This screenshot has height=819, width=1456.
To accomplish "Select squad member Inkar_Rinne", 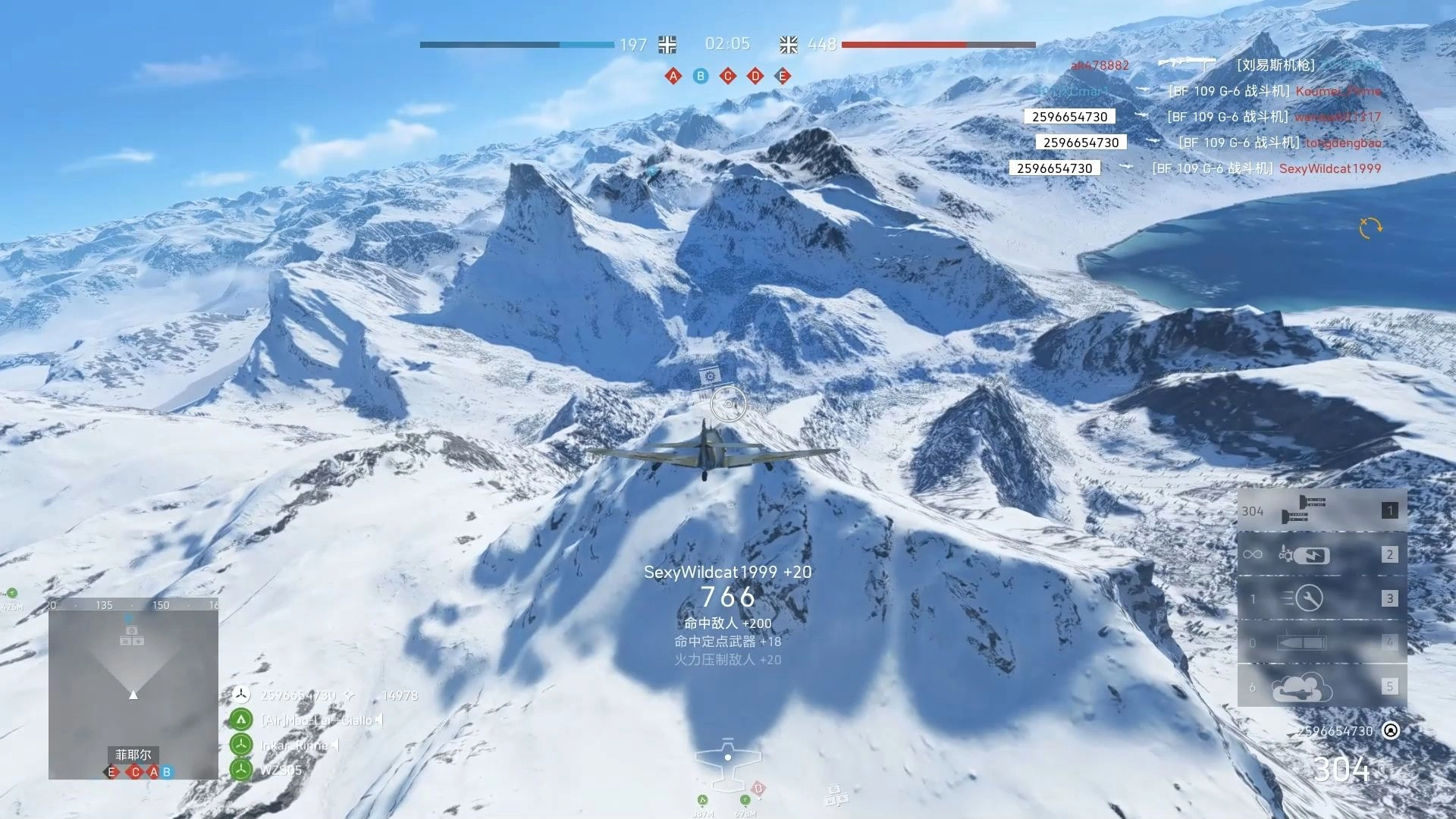I will pyautogui.click(x=294, y=745).
